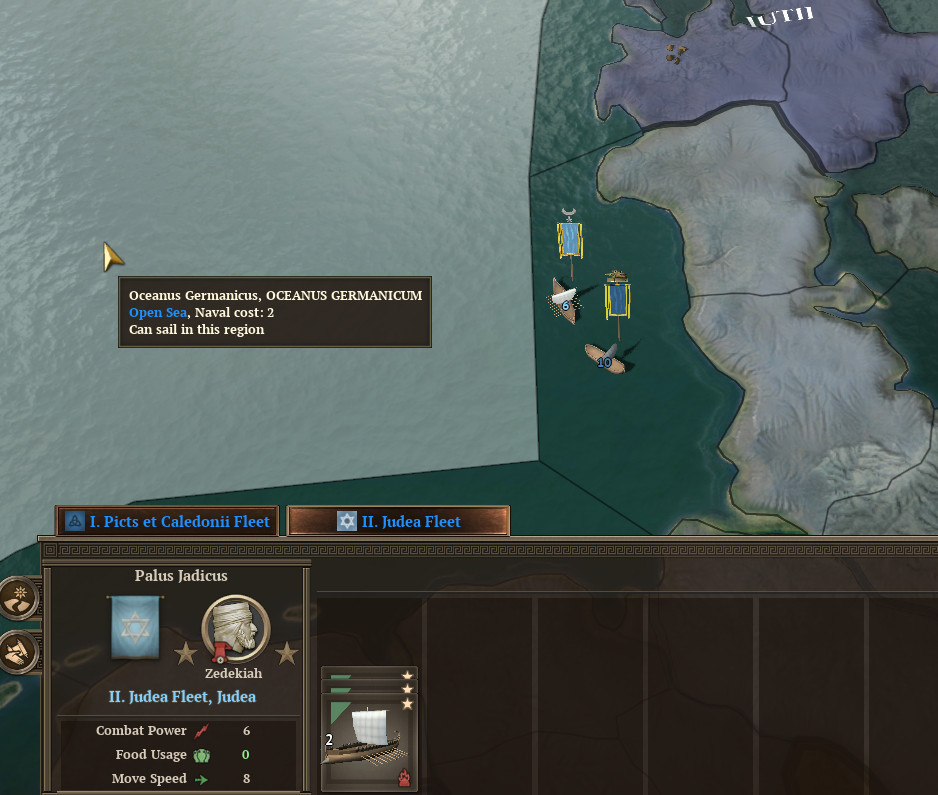This screenshot has height=795, width=938.
Task: Open the II. Judea Fleet, Judea name link
Action: pos(182,697)
